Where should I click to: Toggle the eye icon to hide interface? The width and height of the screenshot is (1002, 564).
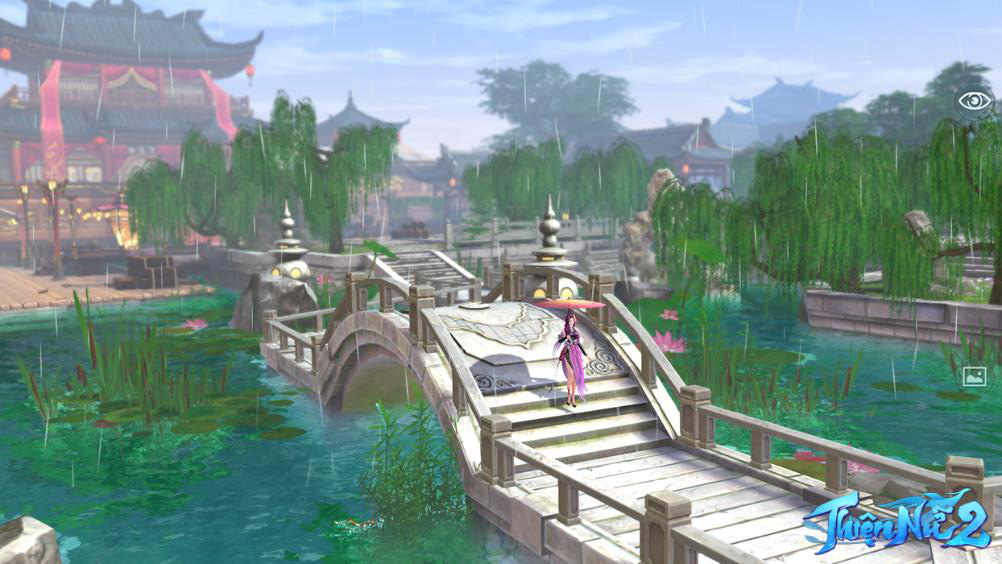tap(974, 100)
